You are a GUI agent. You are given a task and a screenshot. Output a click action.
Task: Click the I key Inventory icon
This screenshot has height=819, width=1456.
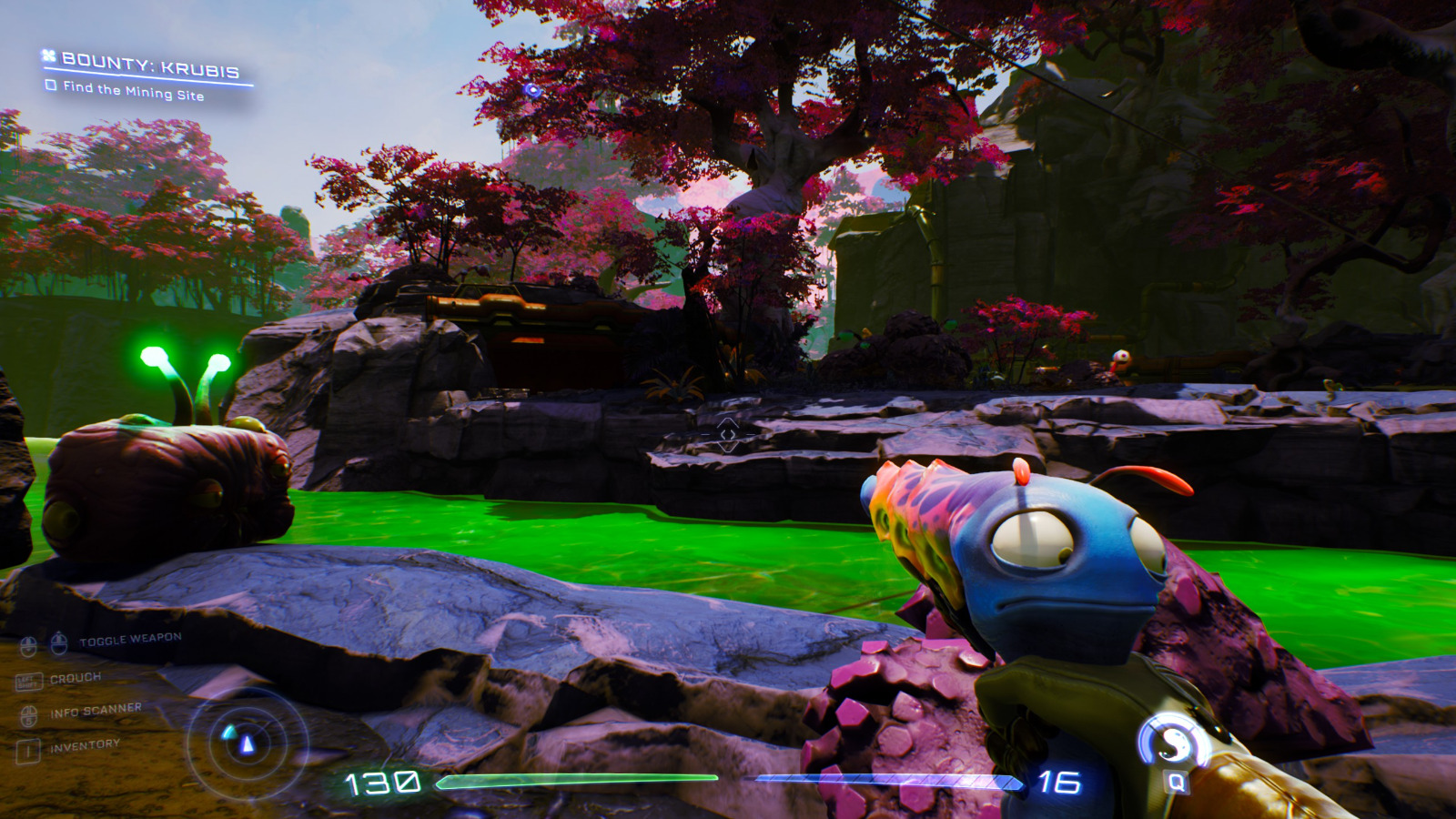28,749
